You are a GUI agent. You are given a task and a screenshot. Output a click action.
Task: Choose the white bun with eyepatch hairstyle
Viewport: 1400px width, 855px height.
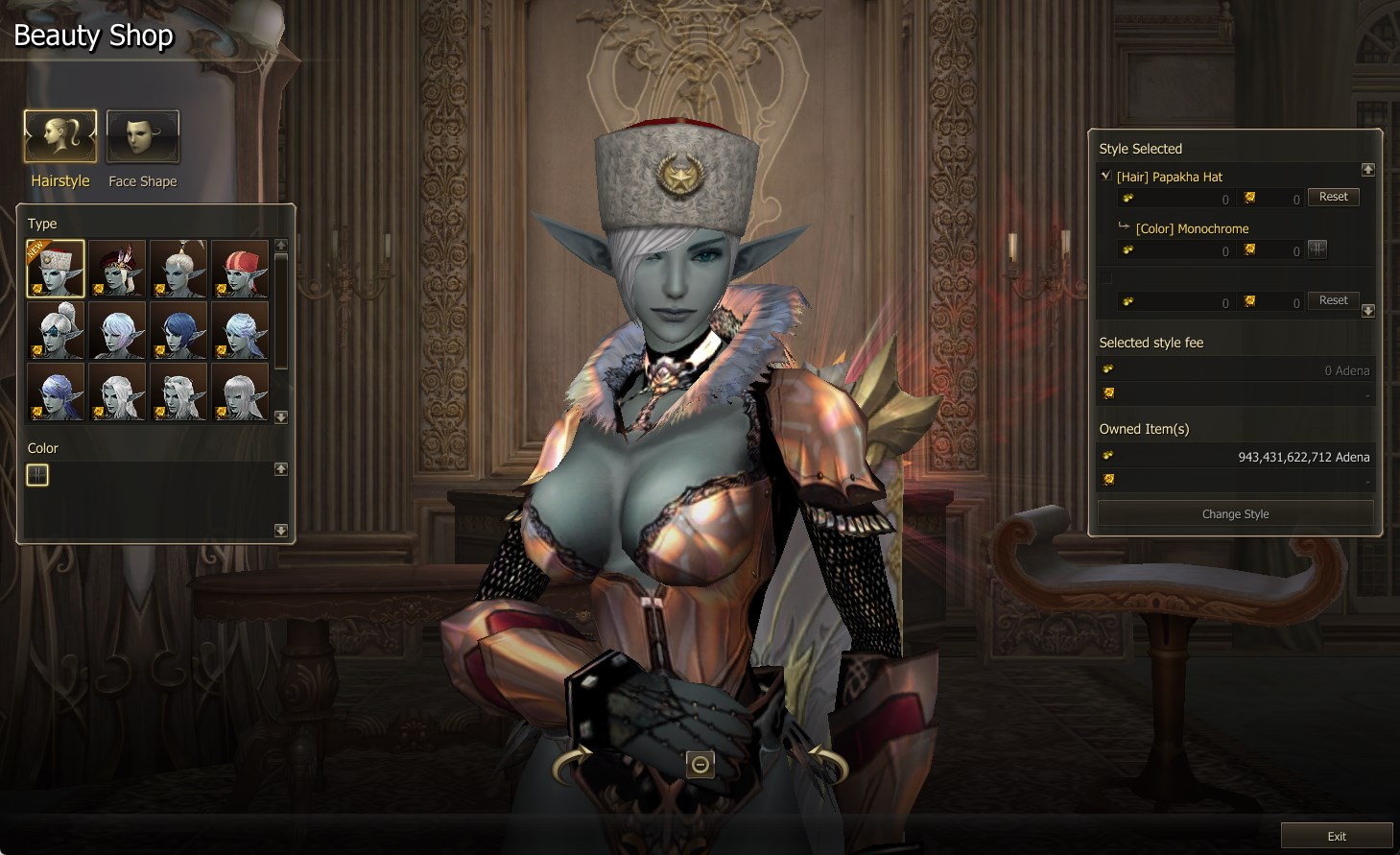point(56,330)
